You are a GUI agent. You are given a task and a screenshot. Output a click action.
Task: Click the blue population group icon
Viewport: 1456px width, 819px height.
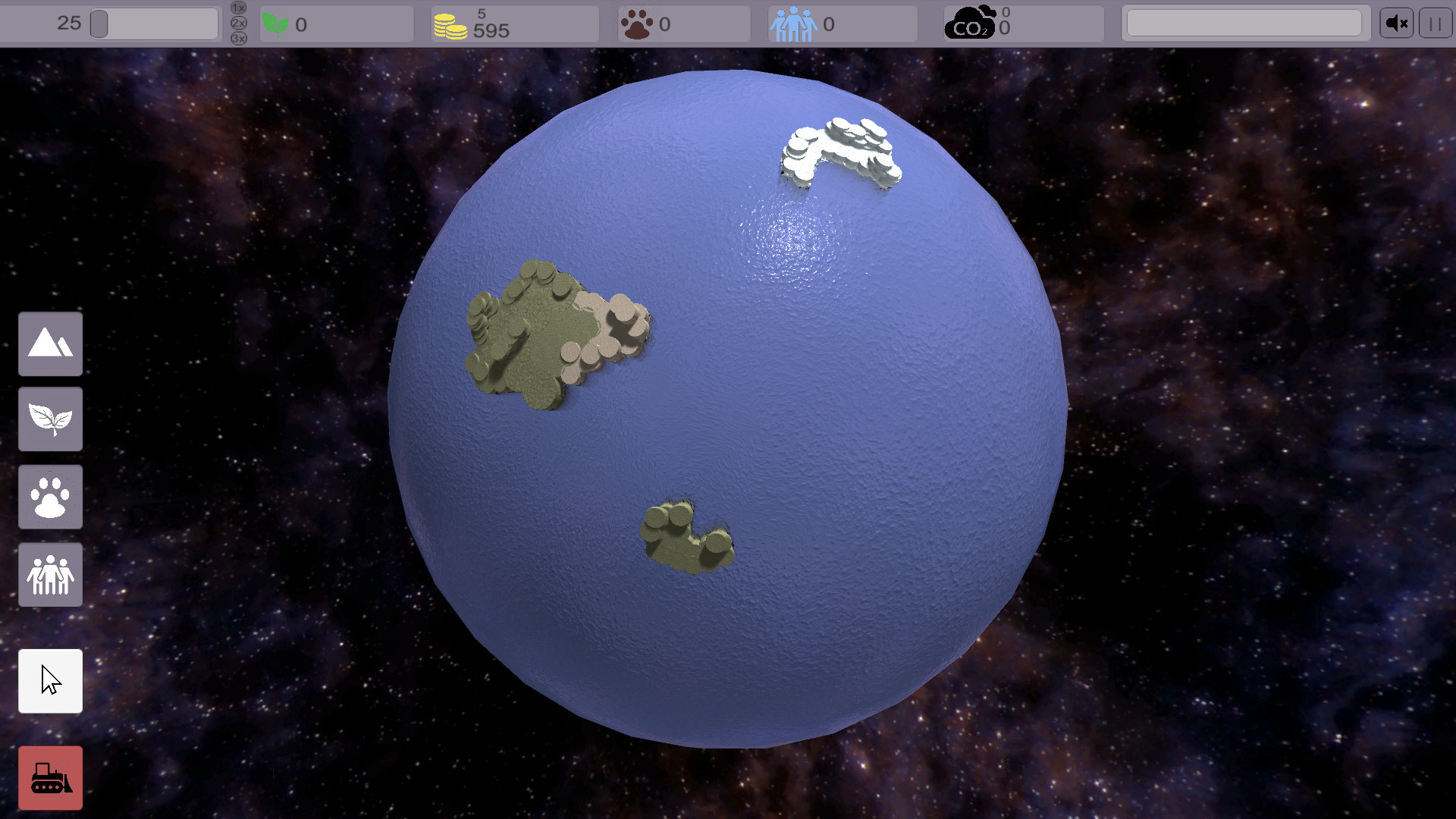(792, 24)
